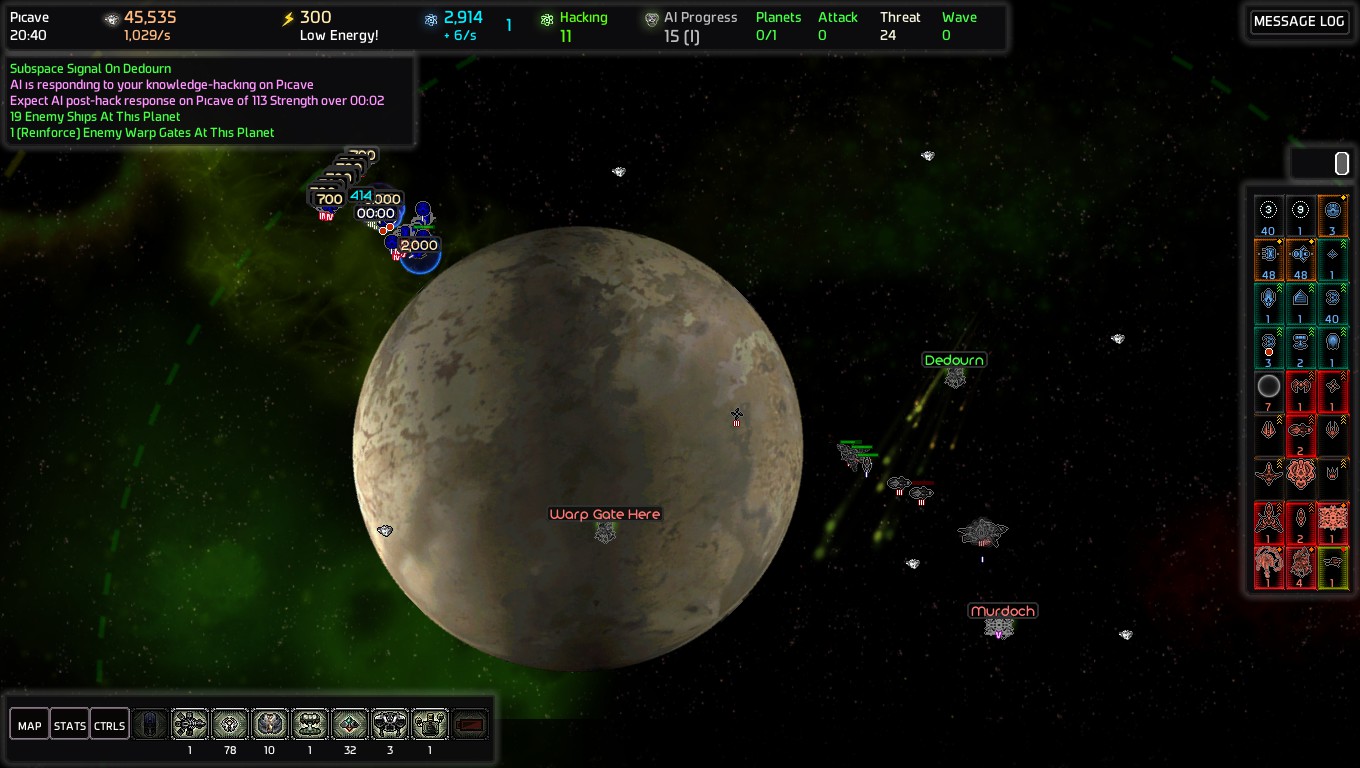Image resolution: width=1360 pixels, height=768 pixels.
Task: Select the dim blue icon beside CTRLS
Action: point(150,724)
